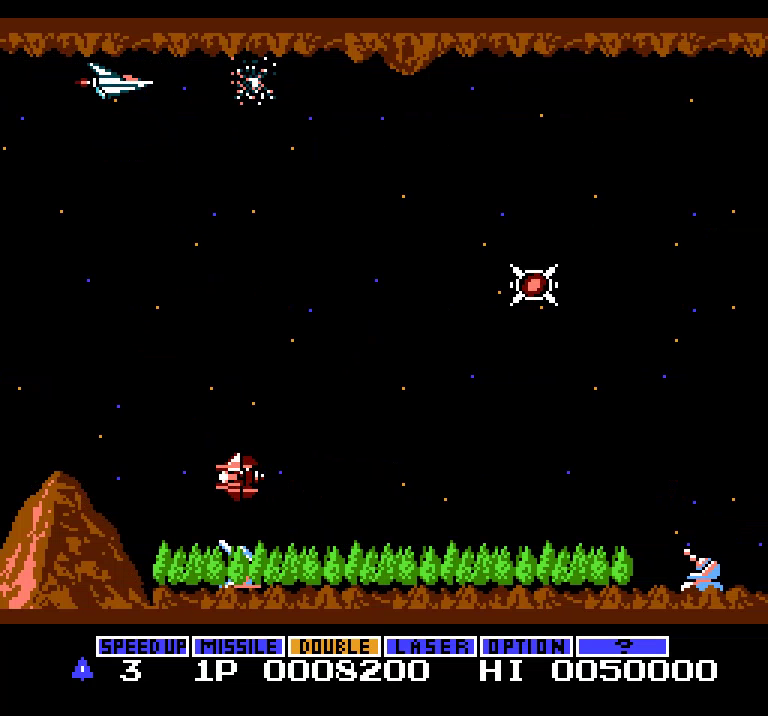
Task: Activate the highlighted DOUBLE power-up slot
Action: coord(334,647)
